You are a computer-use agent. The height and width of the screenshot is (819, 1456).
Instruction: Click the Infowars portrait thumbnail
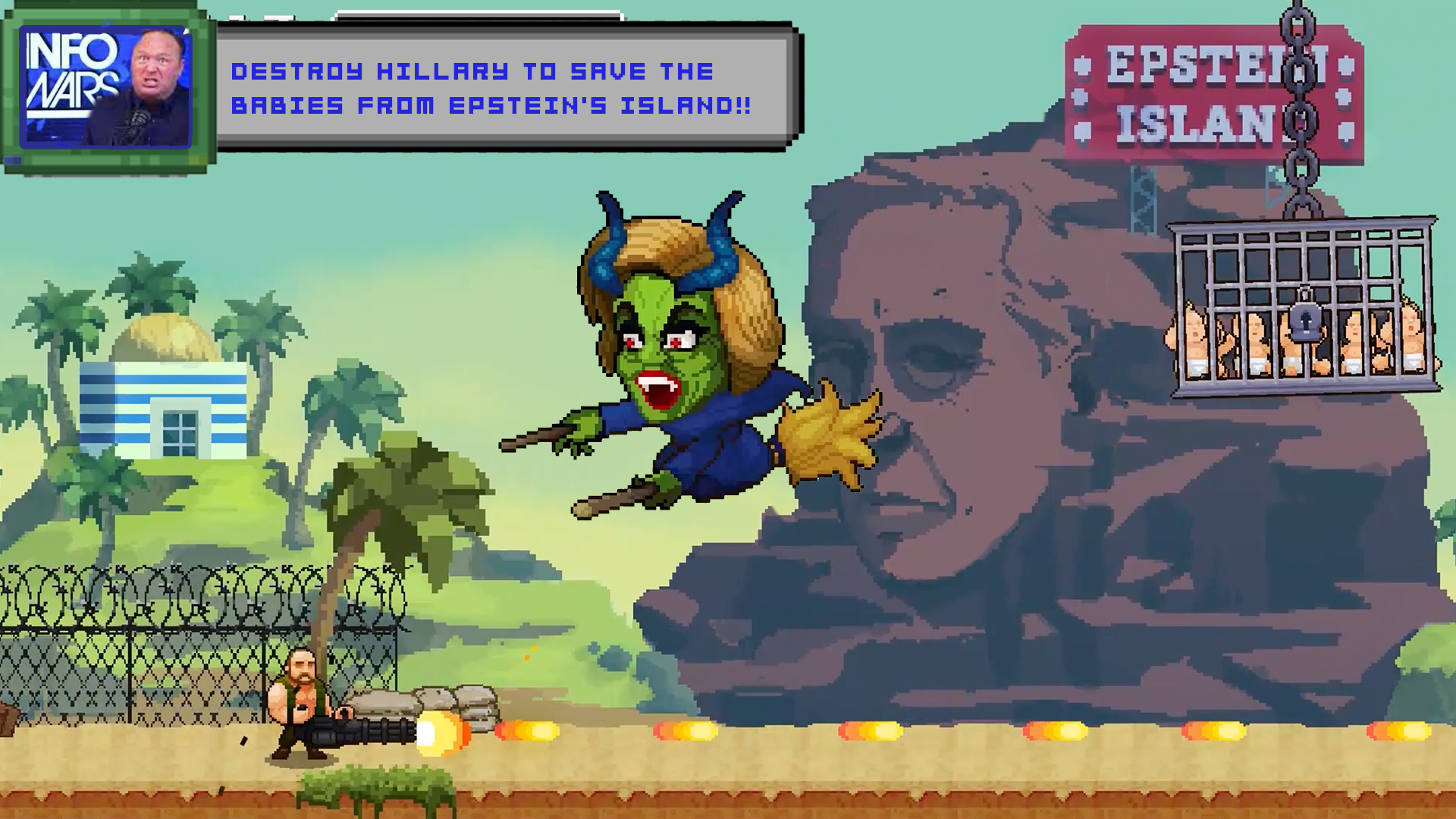tap(106, 86)
